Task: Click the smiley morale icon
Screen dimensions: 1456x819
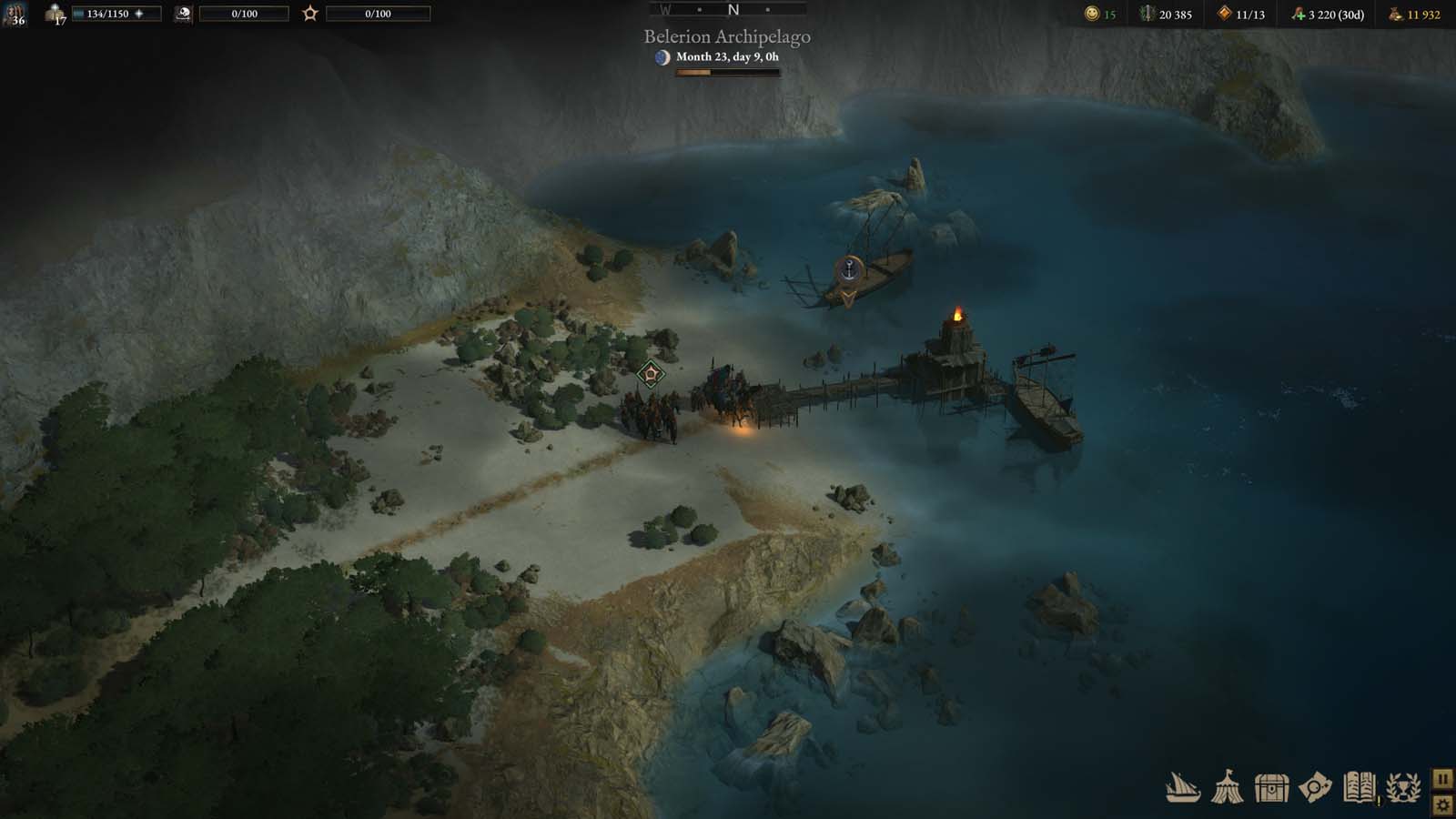Action: [x=1092, y=14]
